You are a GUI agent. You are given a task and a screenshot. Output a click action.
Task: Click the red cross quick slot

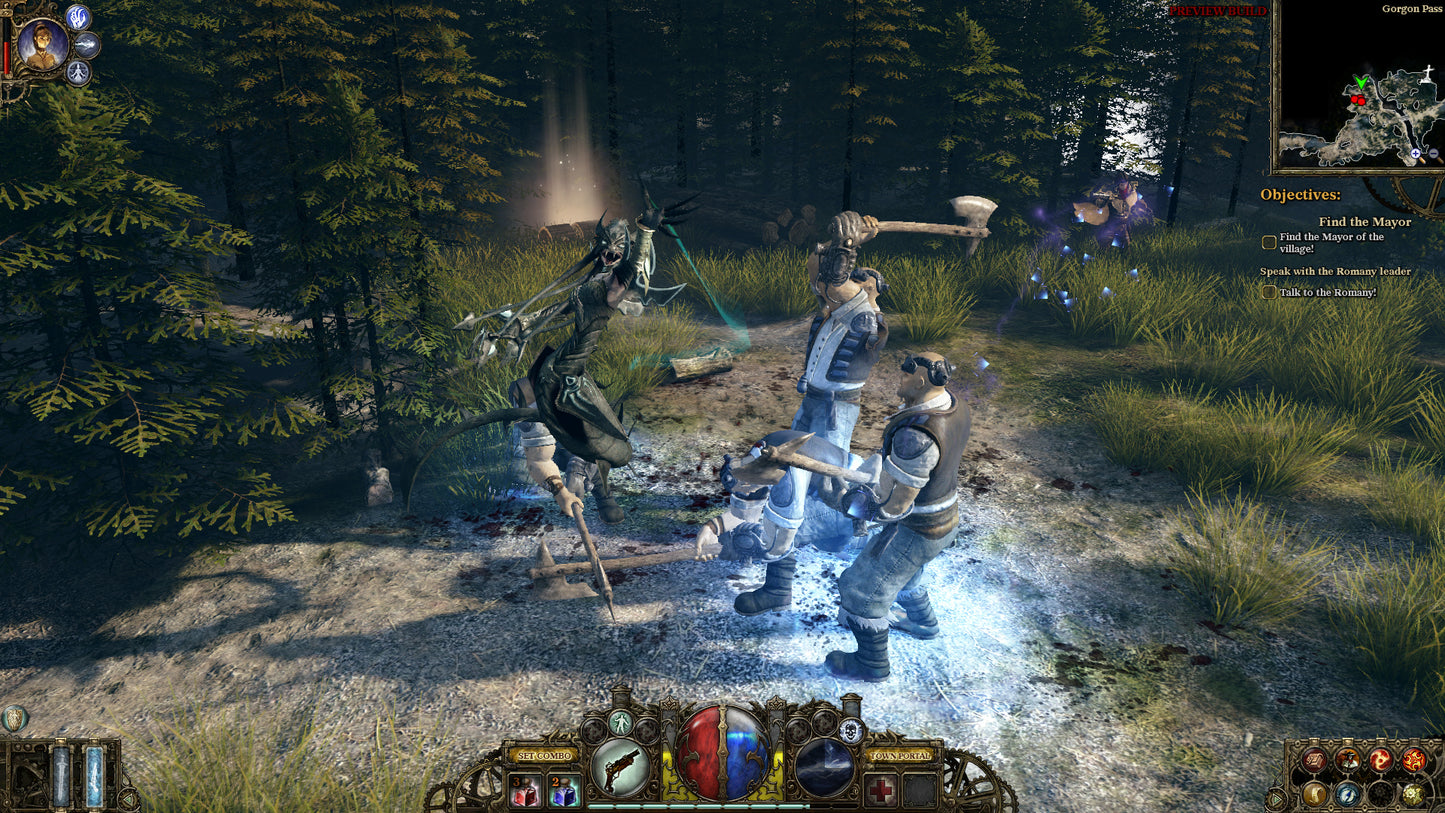(881, 790)
